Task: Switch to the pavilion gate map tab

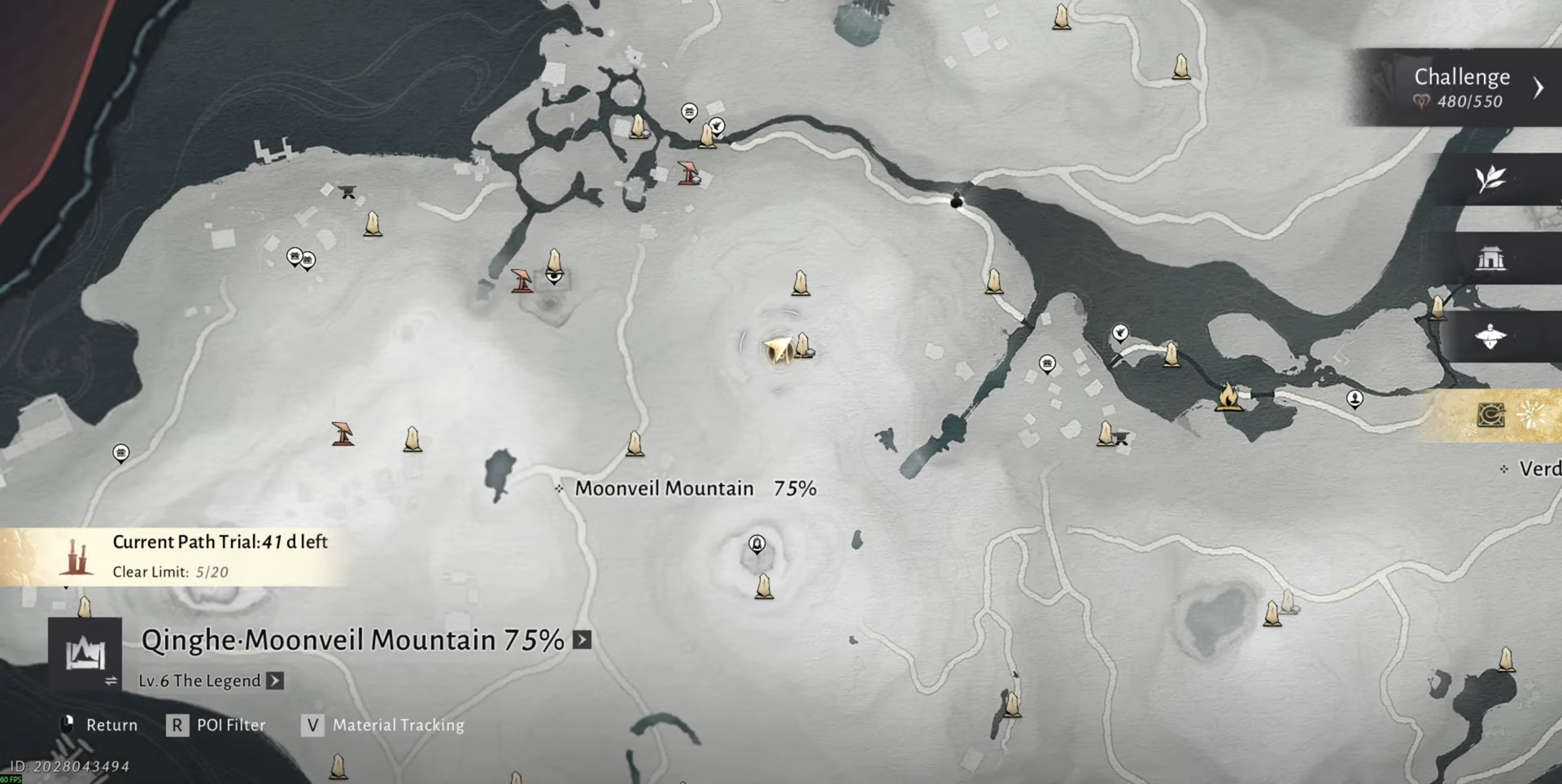Action: pyautogui.click(x=1490, y=259)
